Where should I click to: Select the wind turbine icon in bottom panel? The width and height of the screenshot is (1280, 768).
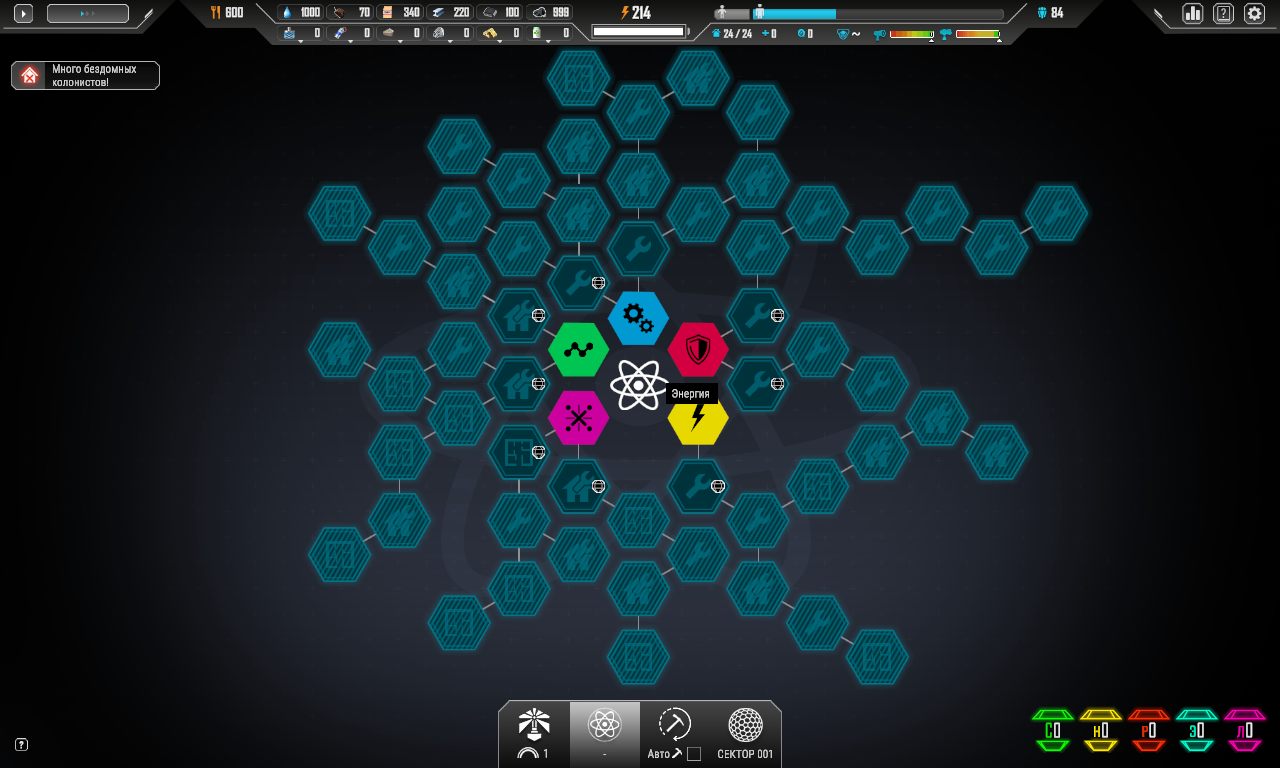pyautogui.click(x=533, y=723)
